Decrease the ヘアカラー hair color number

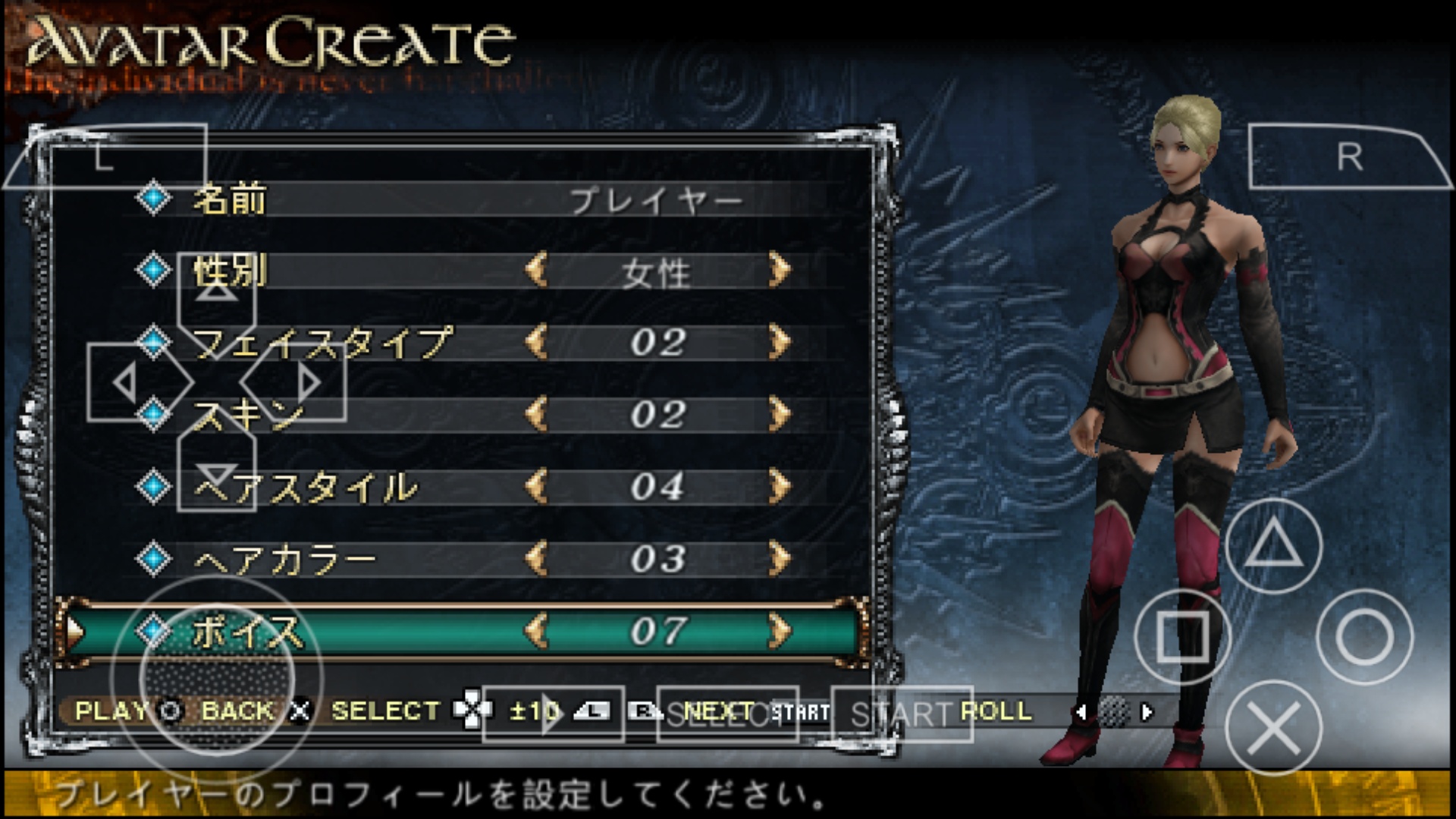tap(536, 559)
